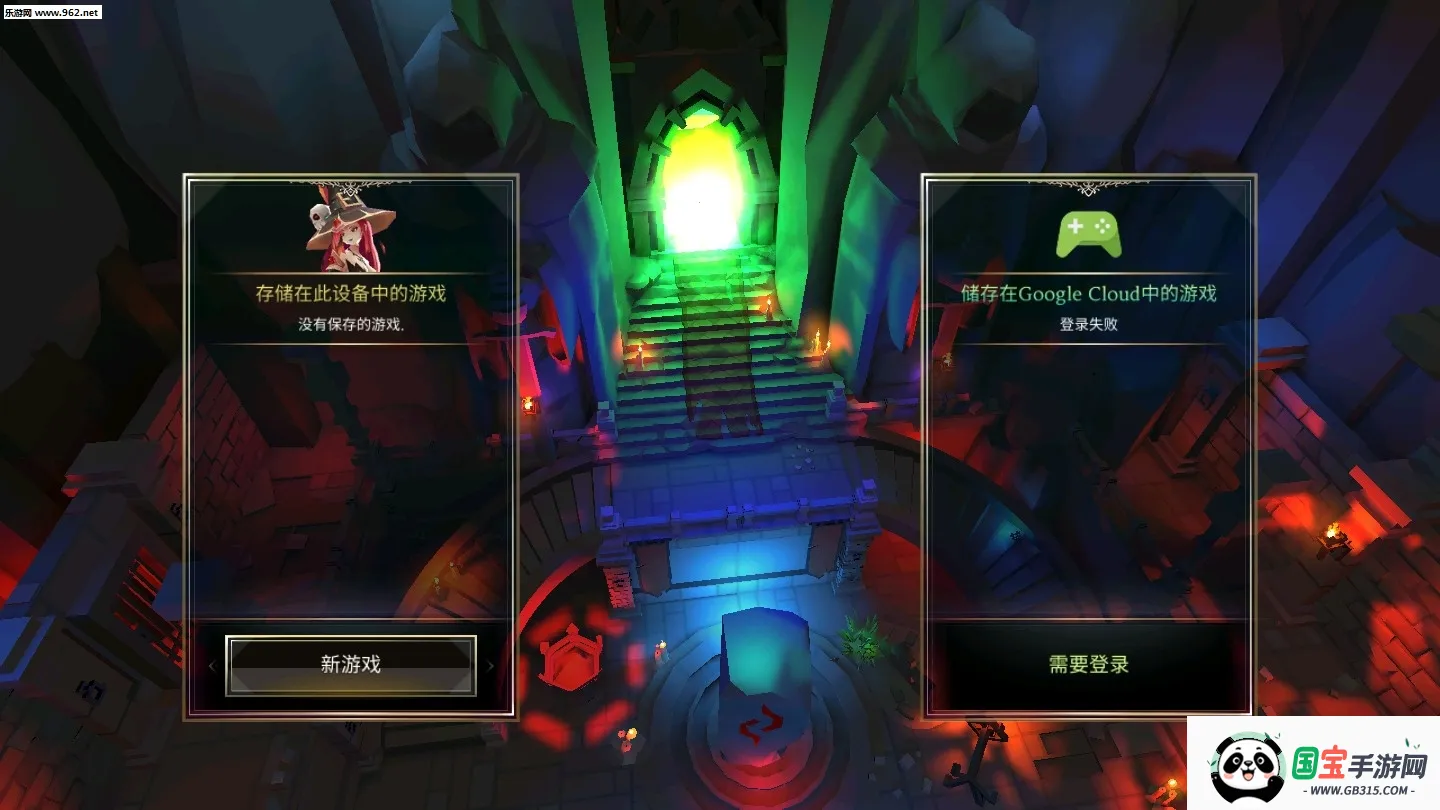Click the 没有保存的游戏 status text

(x=348, y=326)
